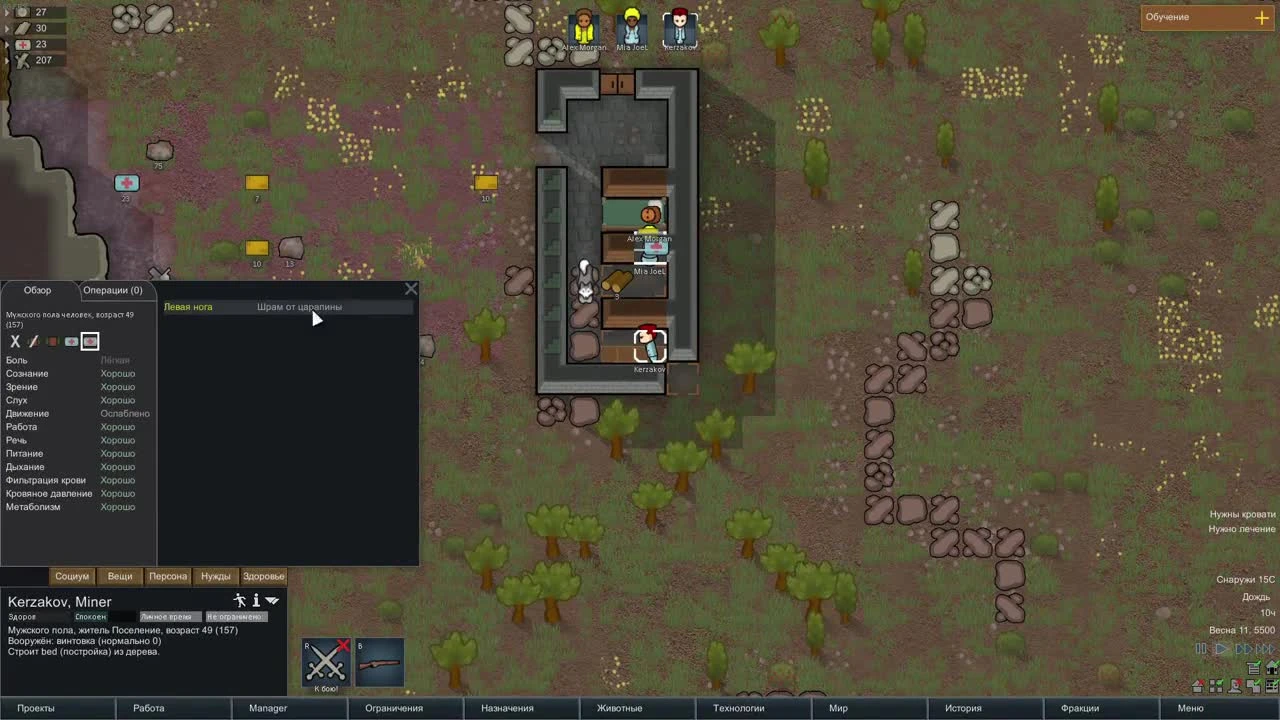Switch to the 'Операции (0)' tab

113,290
